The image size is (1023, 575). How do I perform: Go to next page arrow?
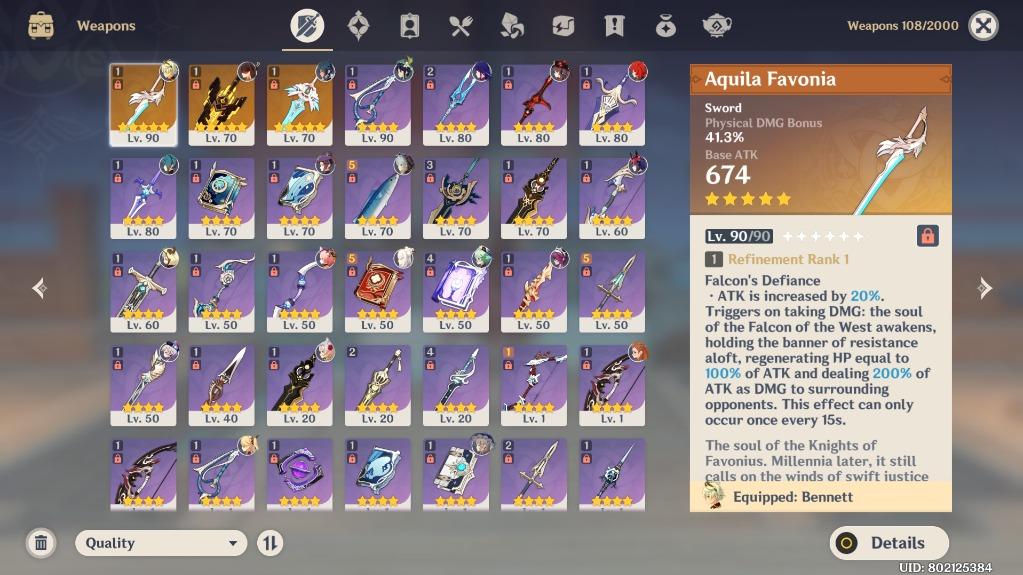[x=985, y=289]
